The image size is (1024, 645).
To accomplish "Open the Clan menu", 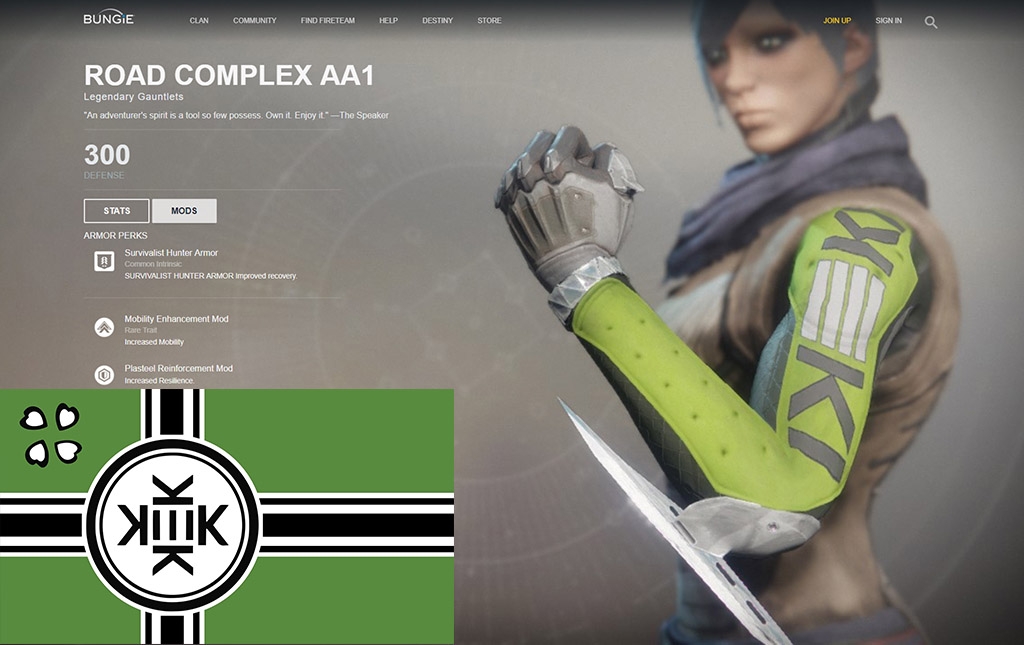I will [199, 21].
